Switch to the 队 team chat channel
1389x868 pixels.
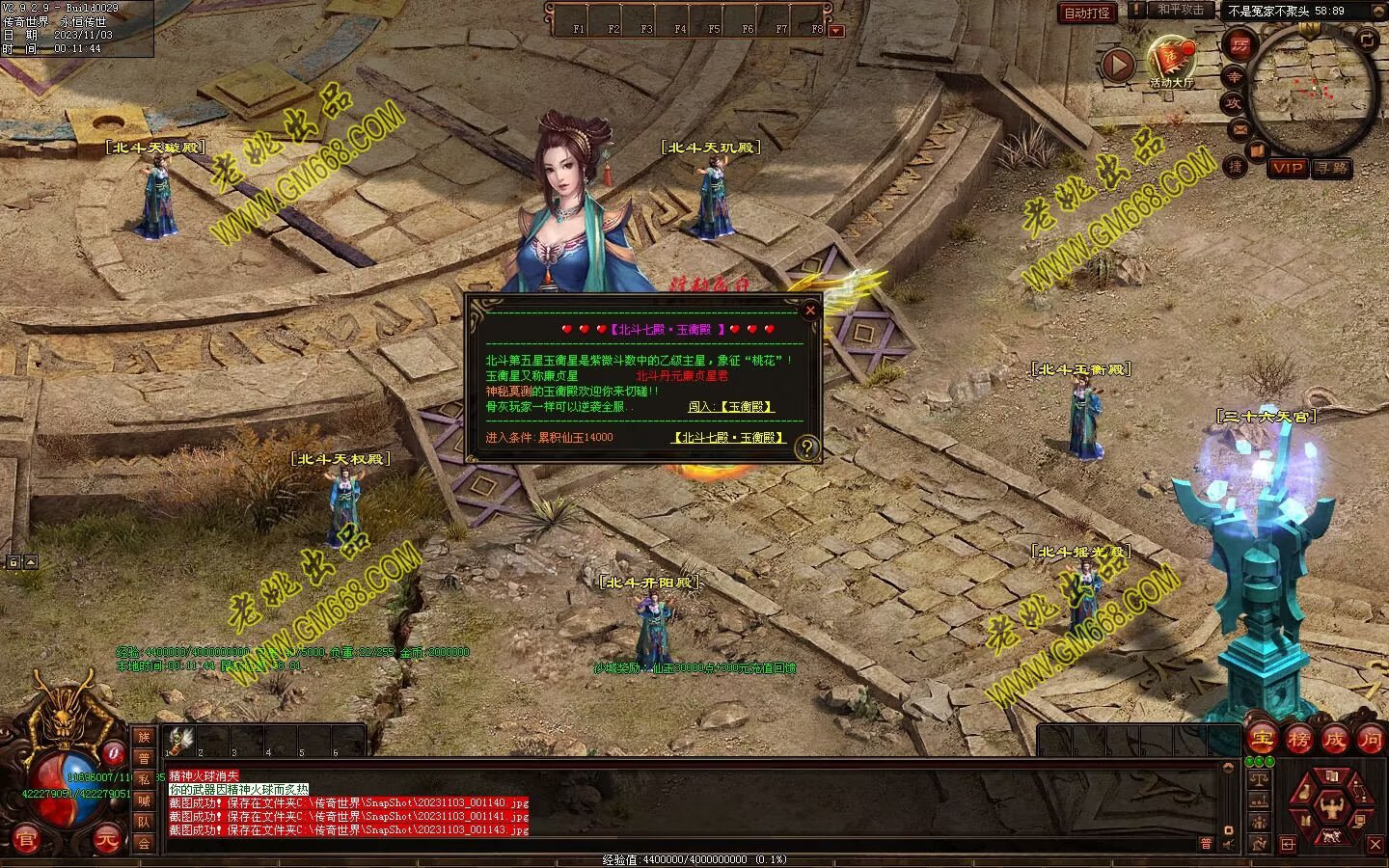(x=144, y=822)
